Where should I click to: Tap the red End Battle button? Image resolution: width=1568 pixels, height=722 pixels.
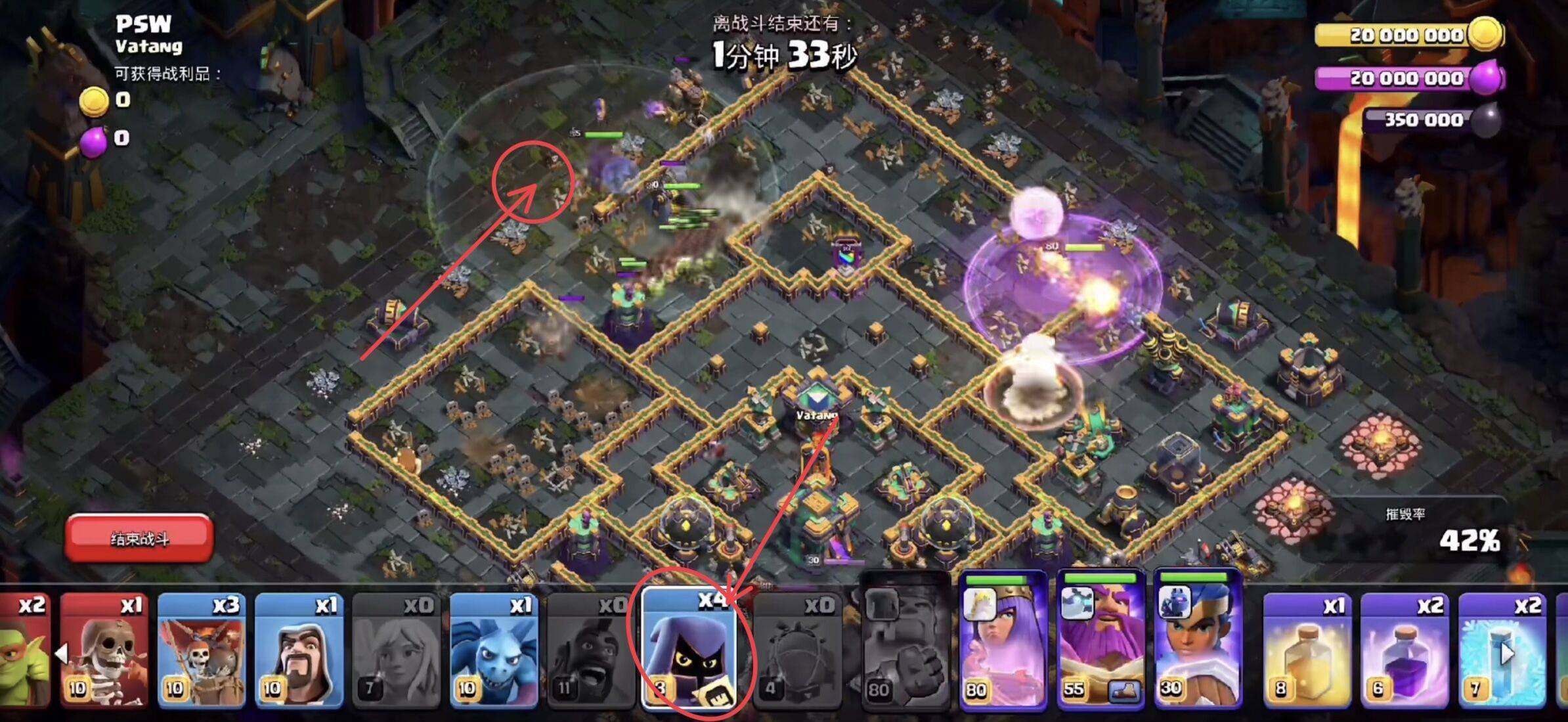coord(139,539)
